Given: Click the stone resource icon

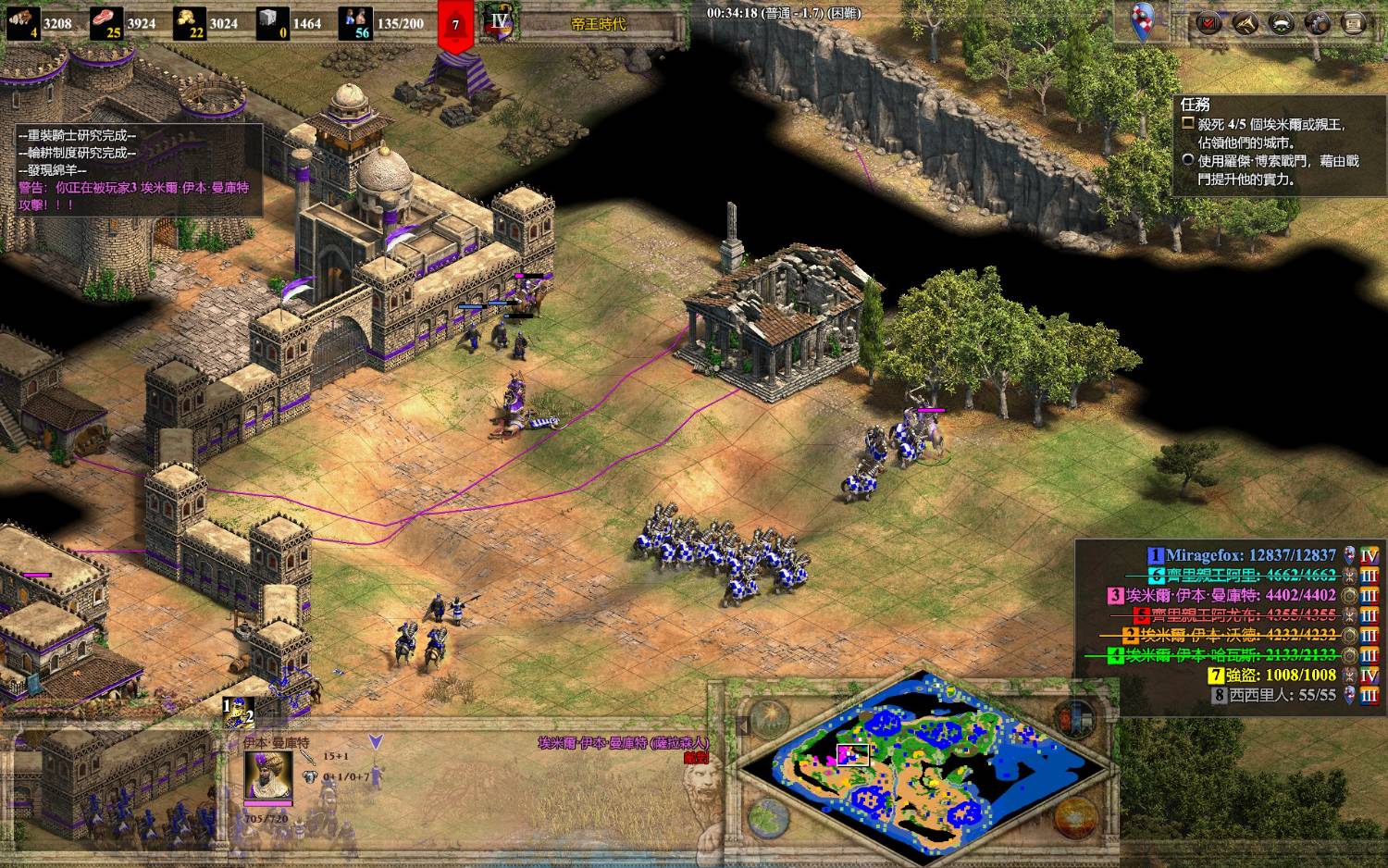Looking at the screenshot, I should pyautogui.click(x=274, y=22).
